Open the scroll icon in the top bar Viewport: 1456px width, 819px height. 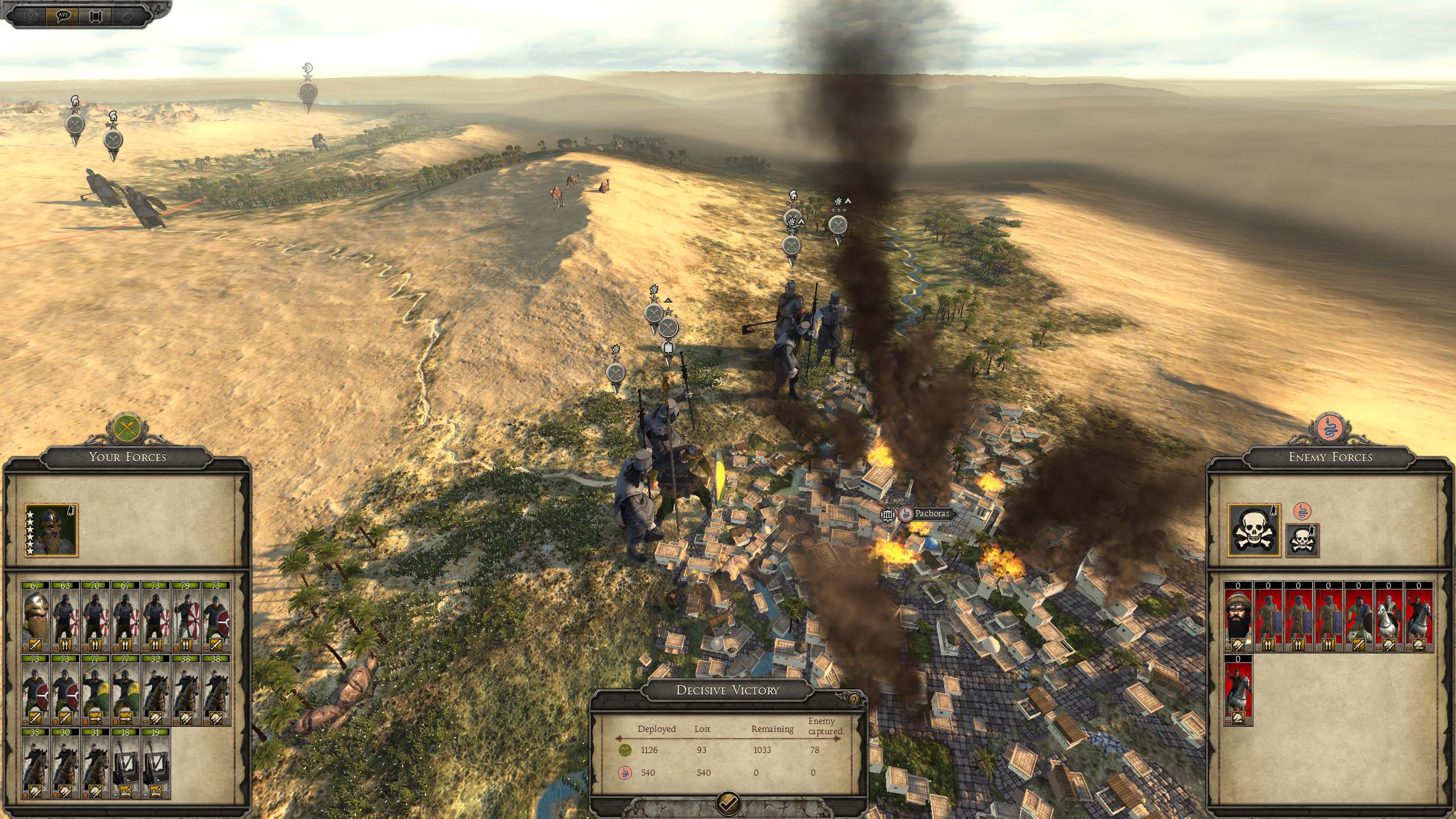click(x=95, y=15)
